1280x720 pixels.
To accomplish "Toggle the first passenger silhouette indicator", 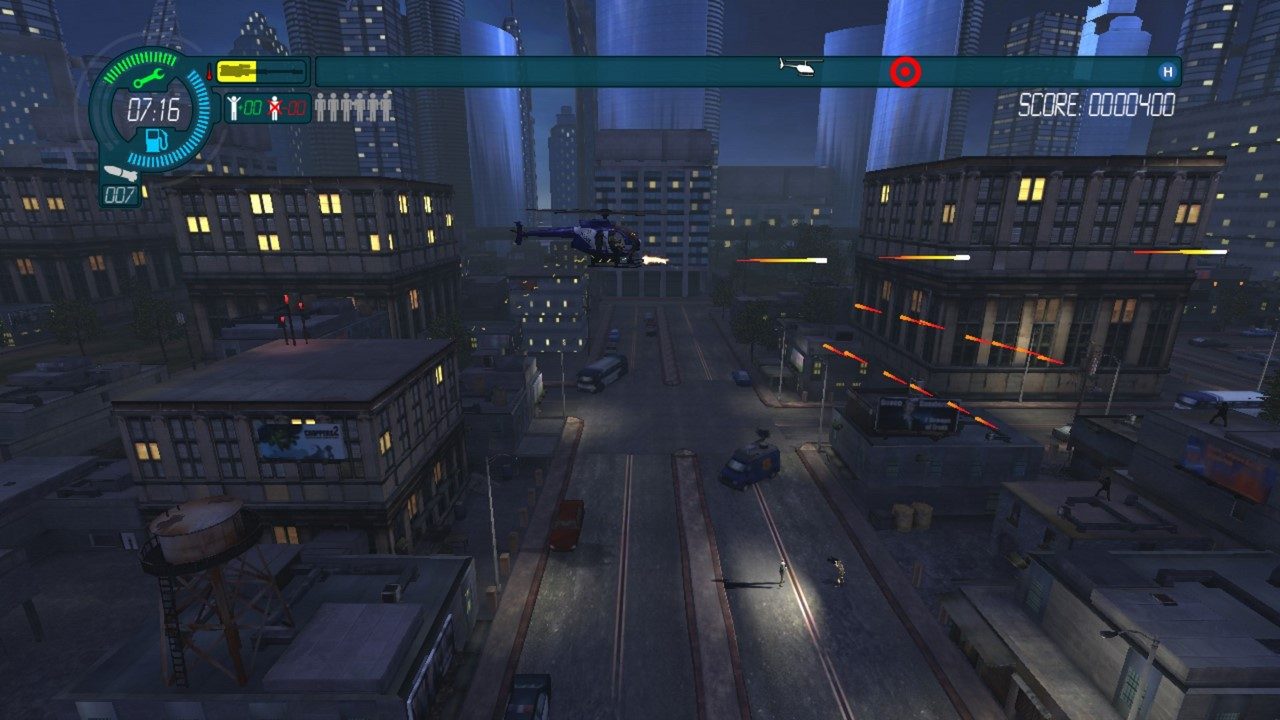I will click(319, 106).
